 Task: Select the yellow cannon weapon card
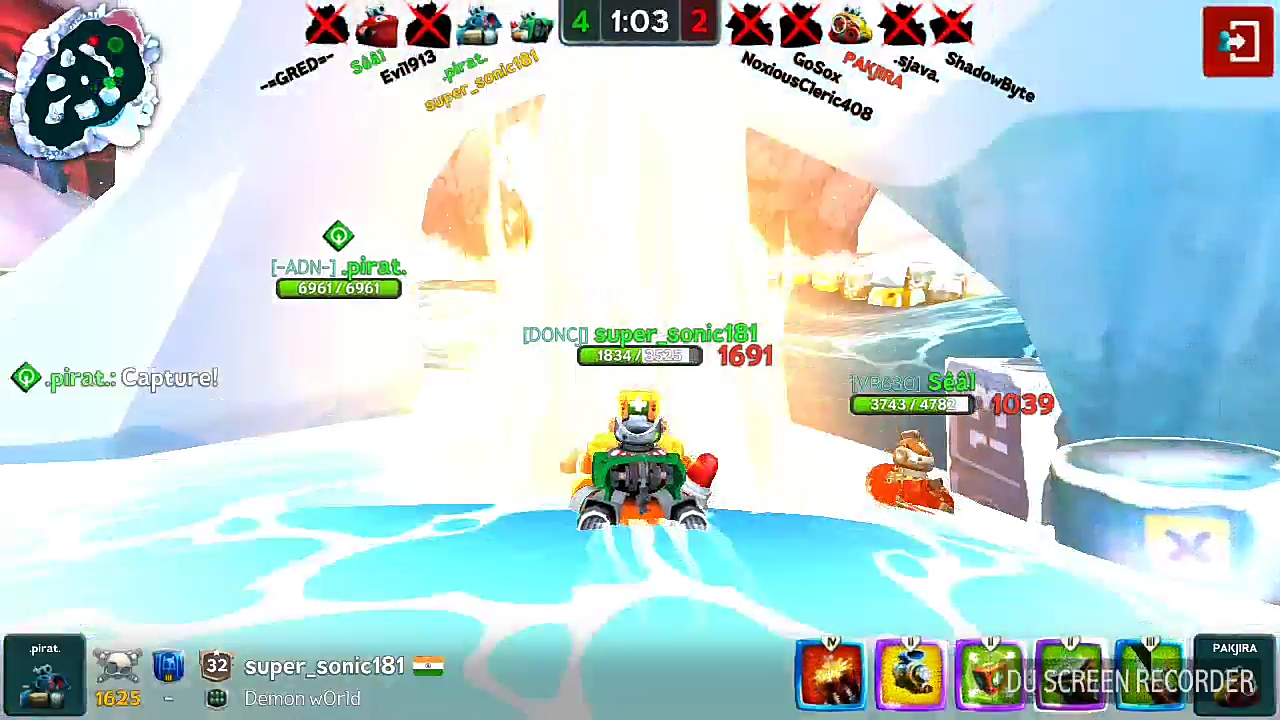[x=910, y=676]
